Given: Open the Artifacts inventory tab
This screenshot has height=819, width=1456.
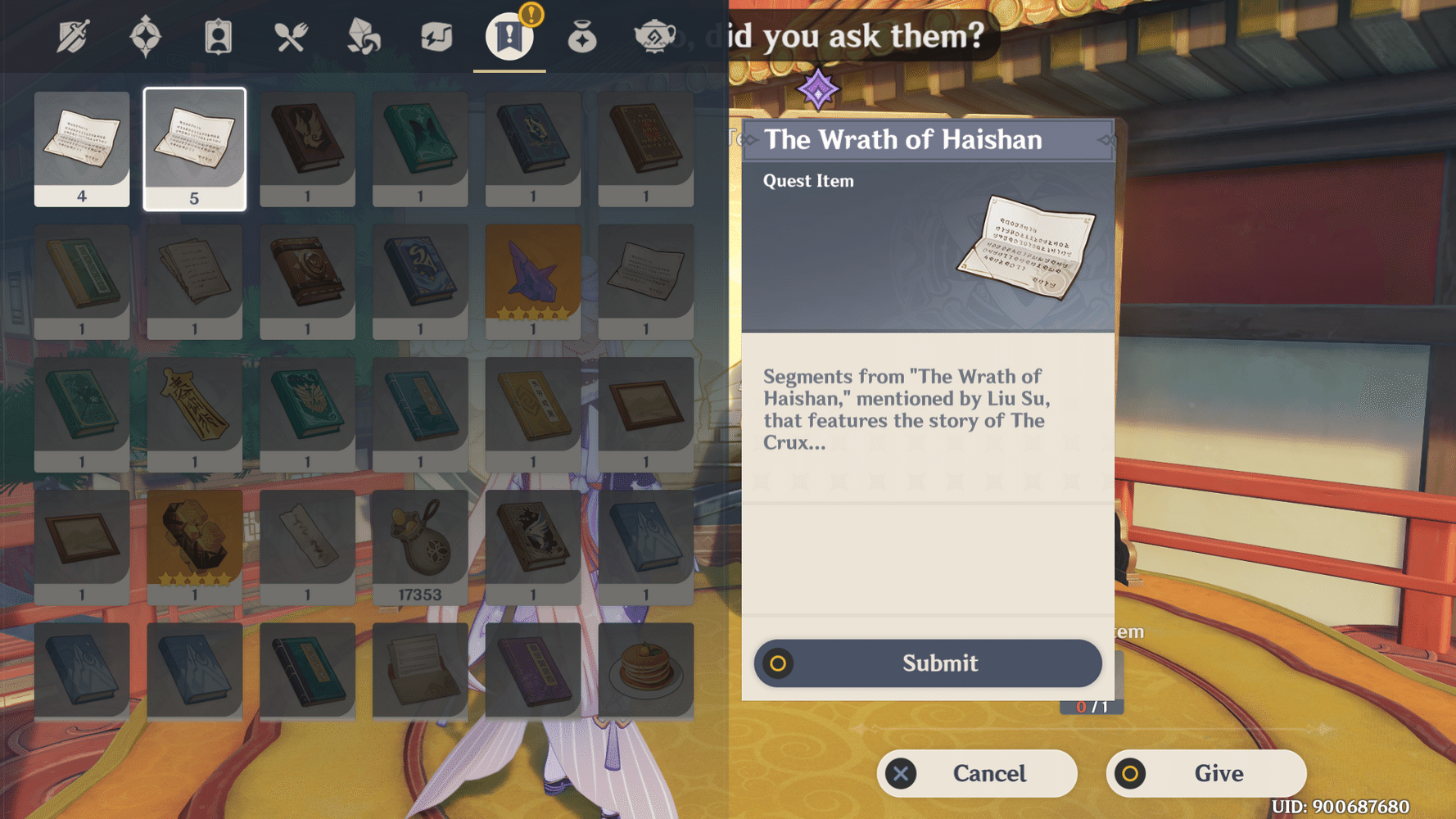Looking at the screenshot, I should 146,37.
